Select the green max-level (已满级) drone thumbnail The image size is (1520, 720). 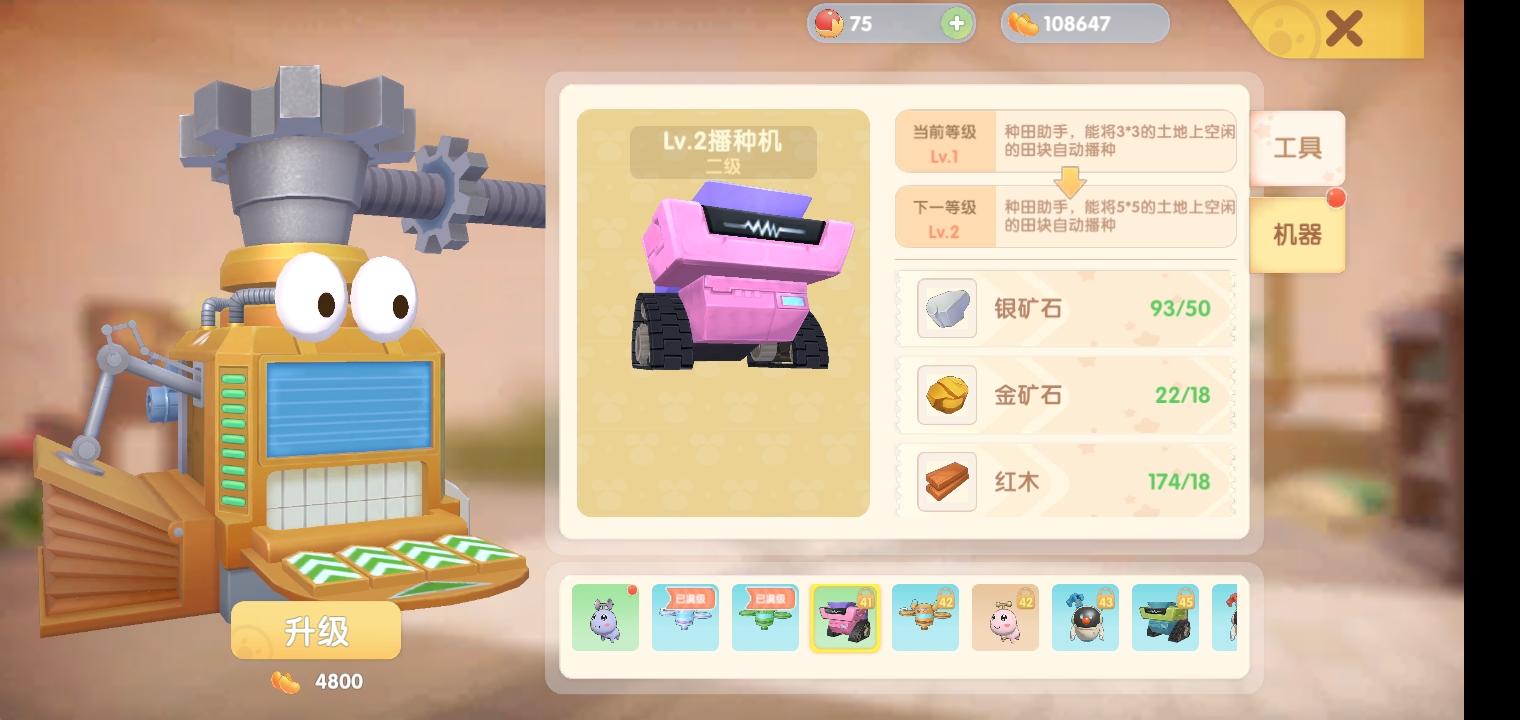[765, 618]
